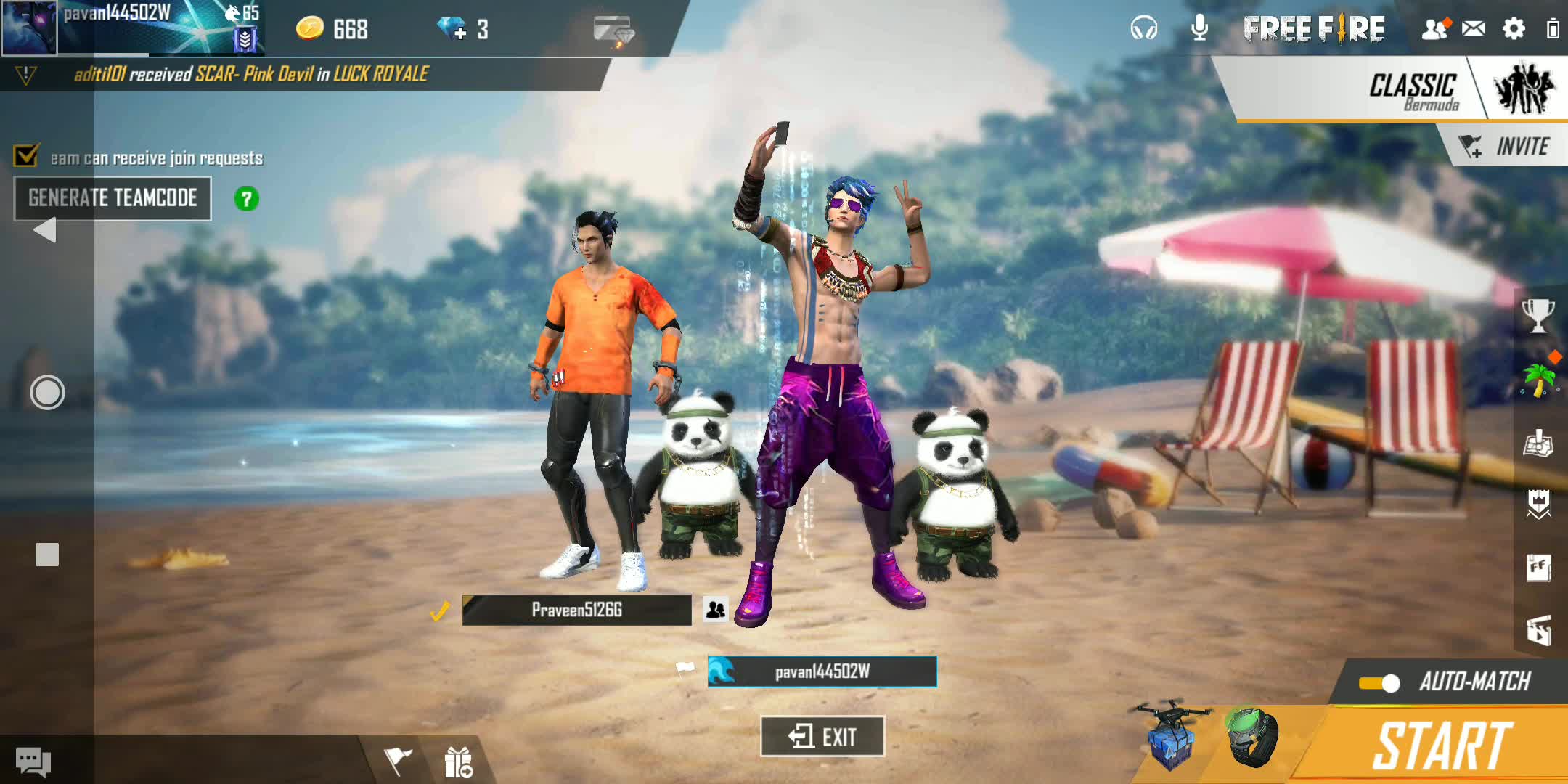This screenshot has width=1568, height=784.
Task: Select the Praveen5126G teammate name tag
Action: click(x=576, y=610)
